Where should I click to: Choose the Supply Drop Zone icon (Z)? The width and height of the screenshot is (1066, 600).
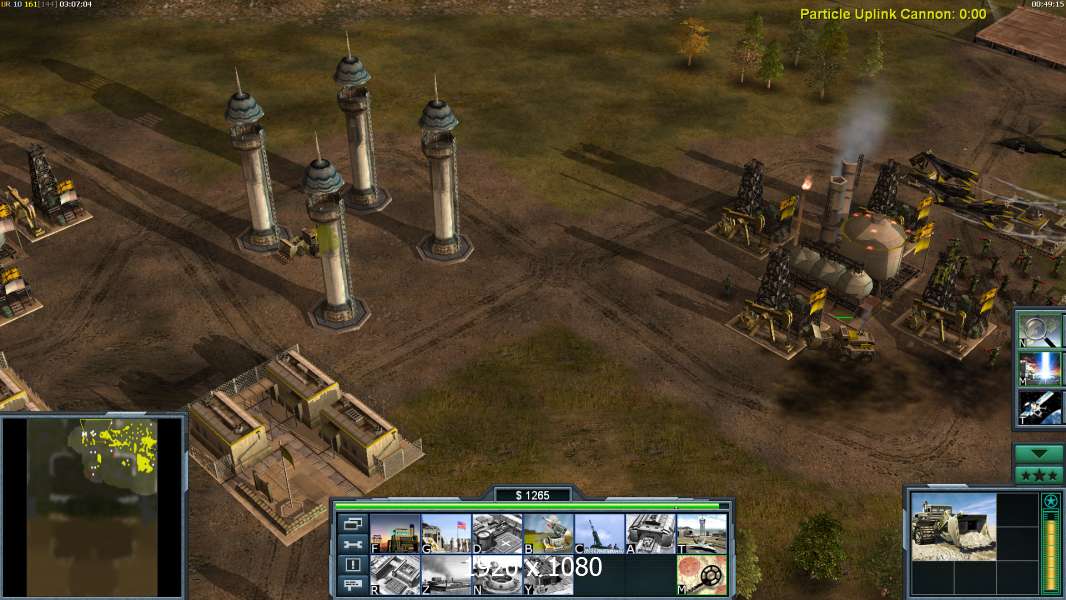tap(446, 575)
